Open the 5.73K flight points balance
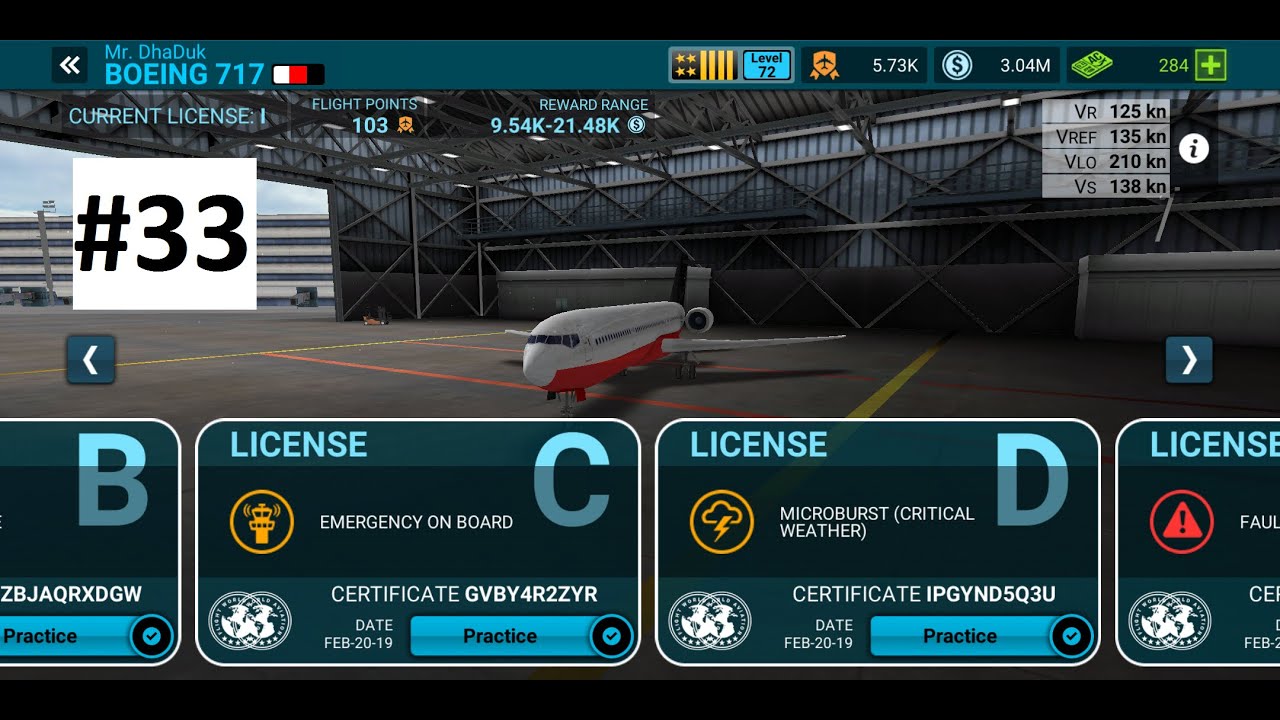1280x720 pixels. pyautogui.click(x=867, y=66)
